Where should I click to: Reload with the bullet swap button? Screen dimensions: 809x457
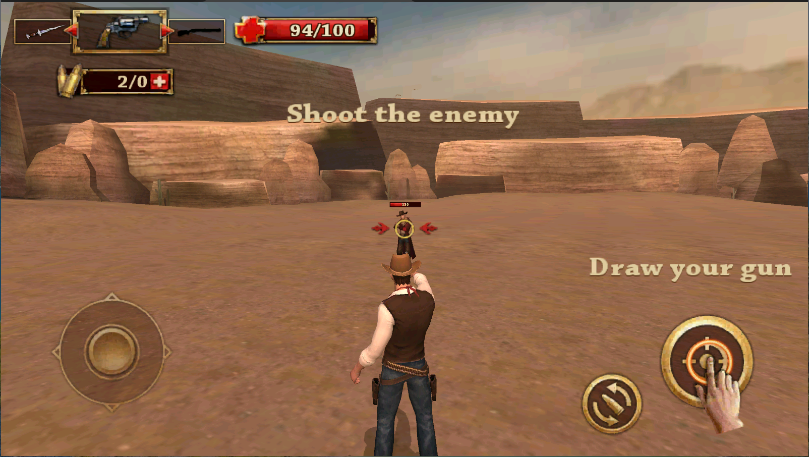coord(611,403)
